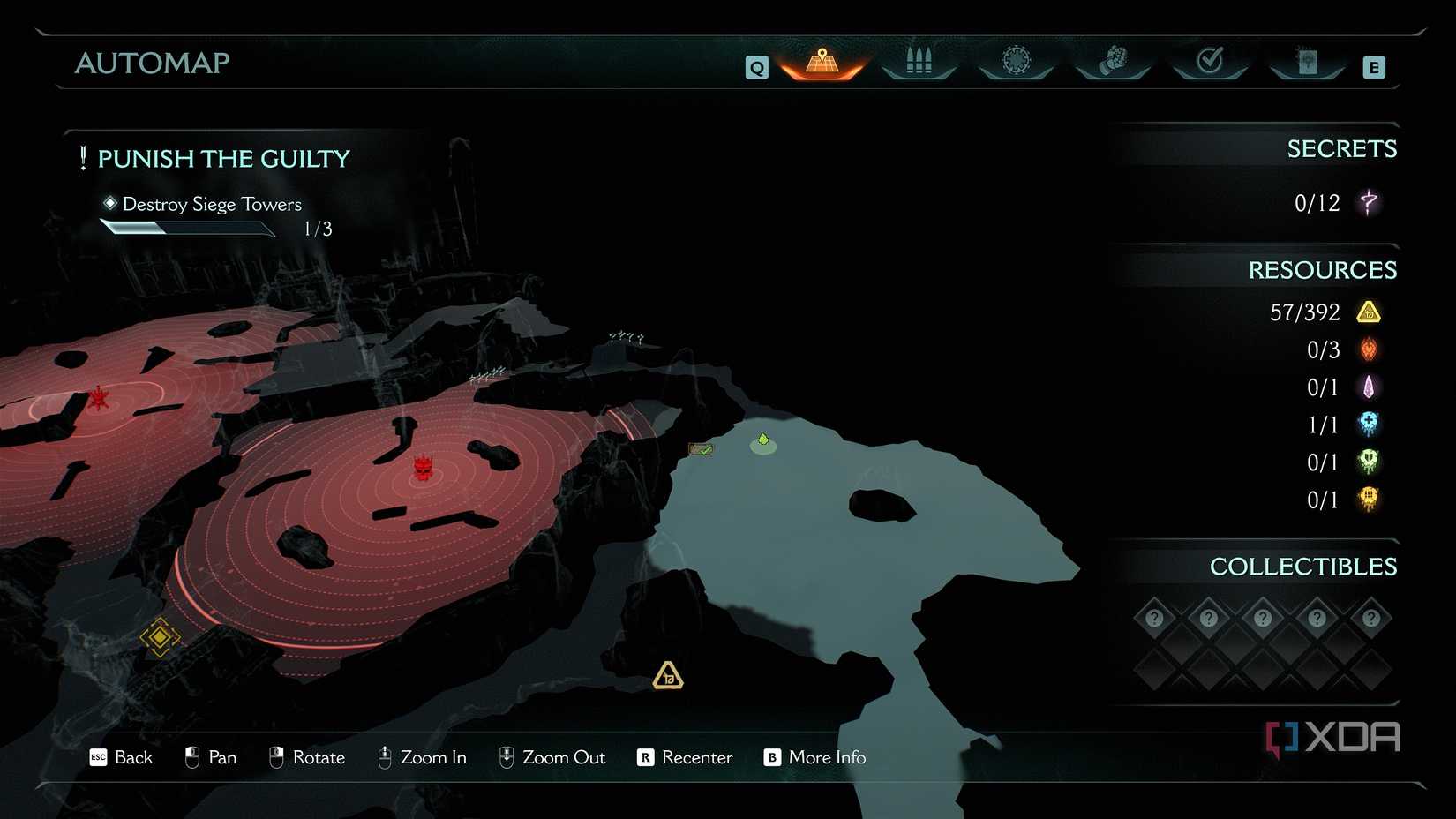Select the Punish the Guilty objective
This screenshot has width=1456, height=819.
[222, 159]
